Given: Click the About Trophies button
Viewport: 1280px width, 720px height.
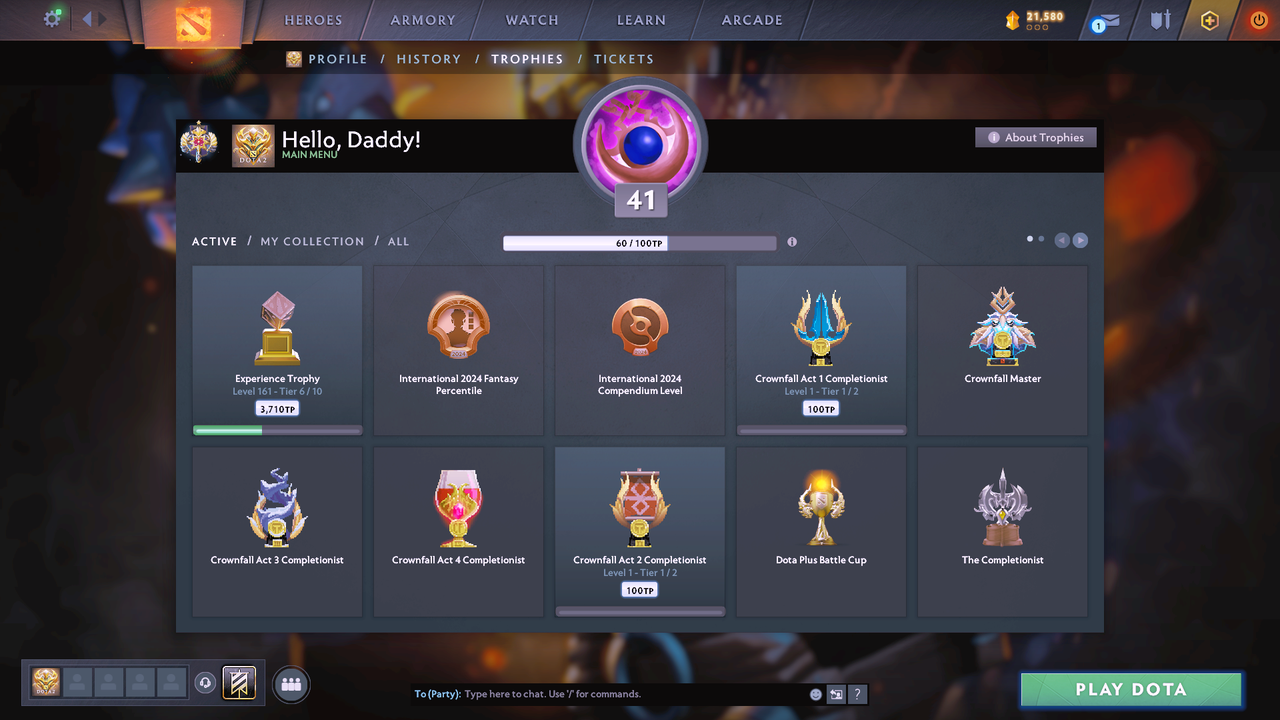Looking at the screenshot, I should (x=1035, y=137).
